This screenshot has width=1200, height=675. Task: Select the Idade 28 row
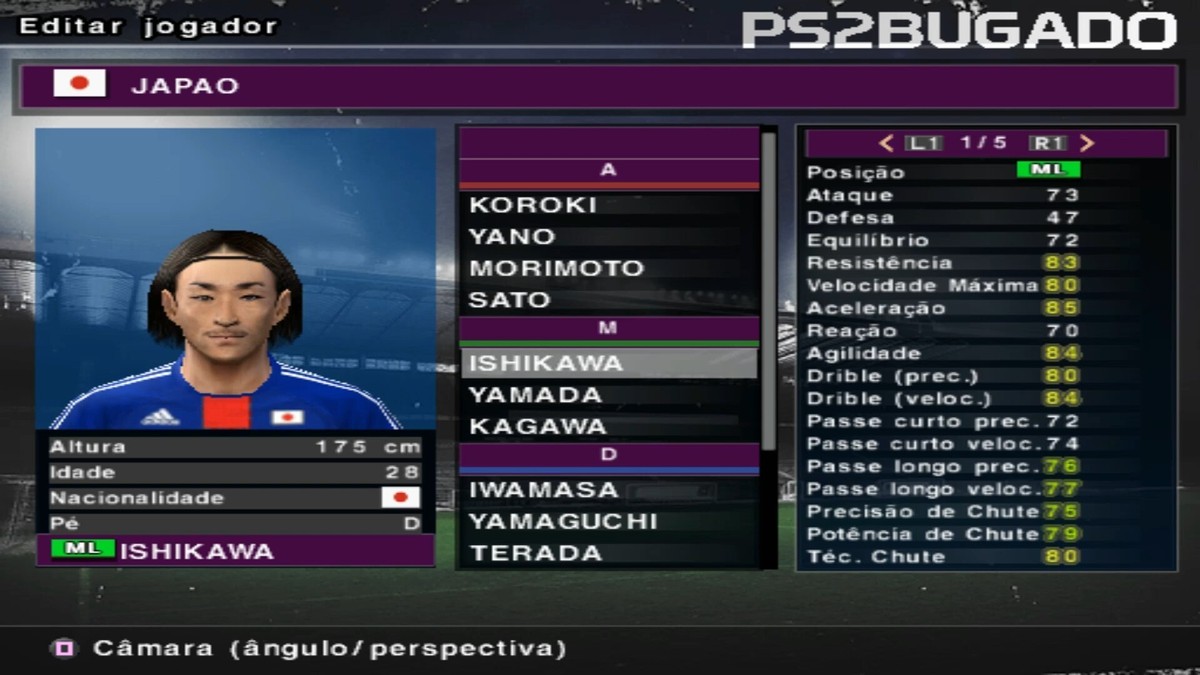click(x=235, y=472)
